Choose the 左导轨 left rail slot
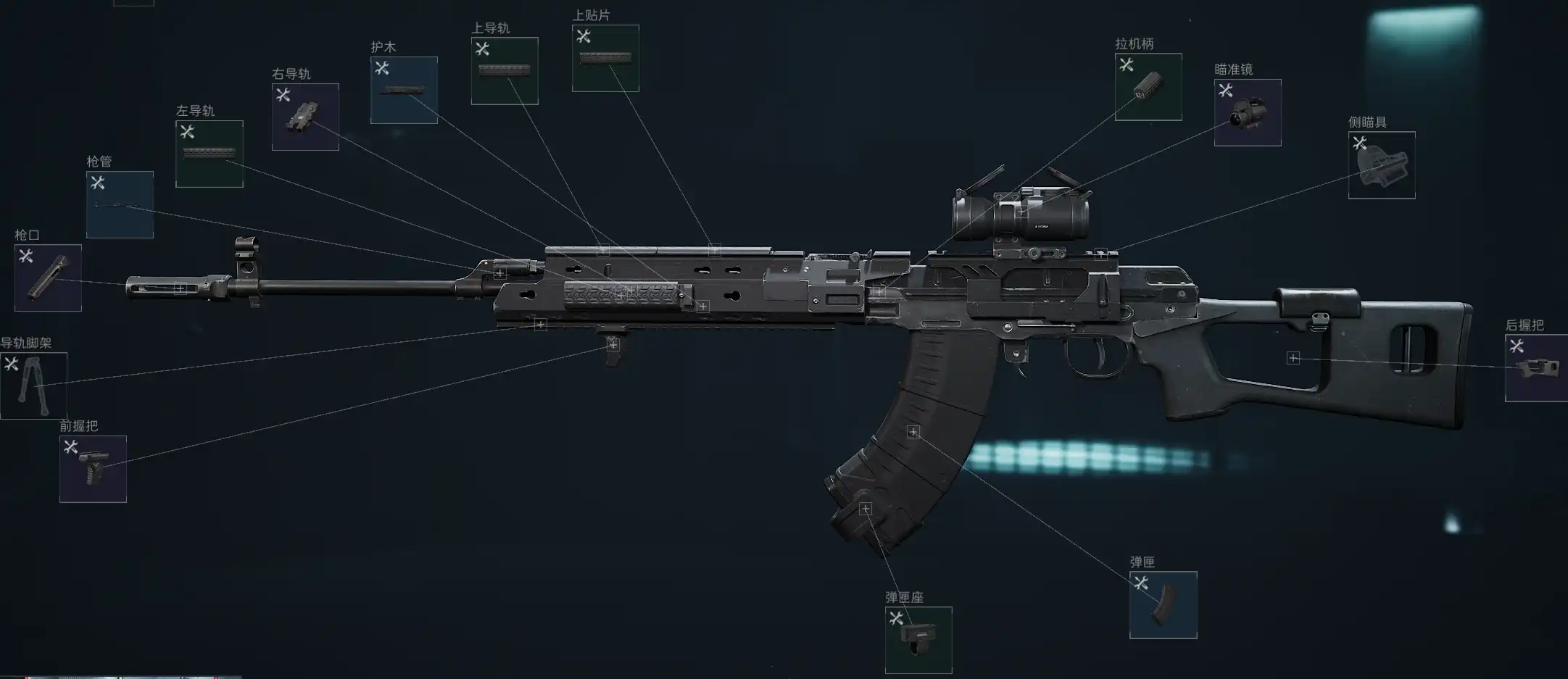1568x679 pixels. [209, 154]
